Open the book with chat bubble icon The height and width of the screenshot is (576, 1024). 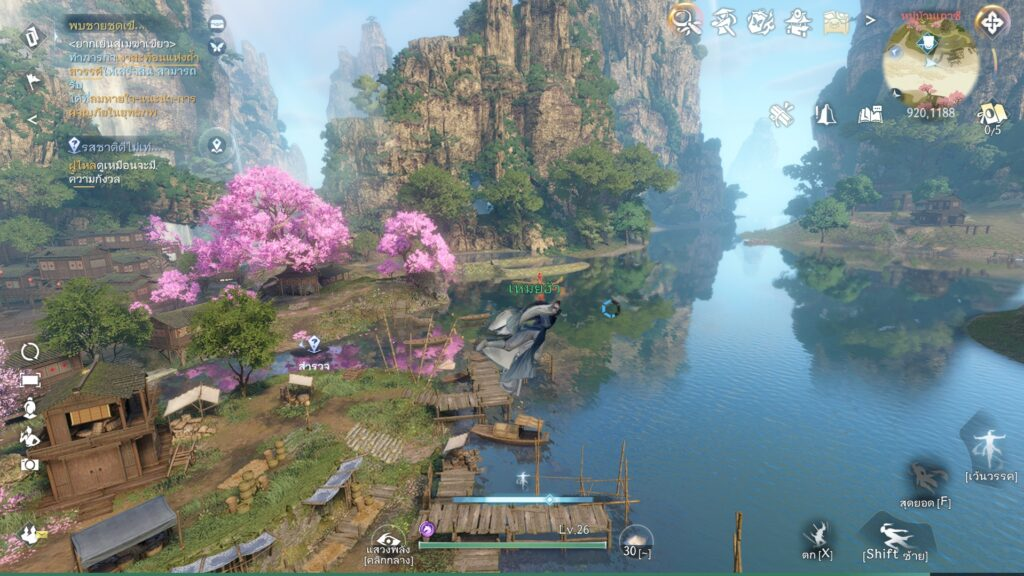pyautogui.click(x=870, y=114)
